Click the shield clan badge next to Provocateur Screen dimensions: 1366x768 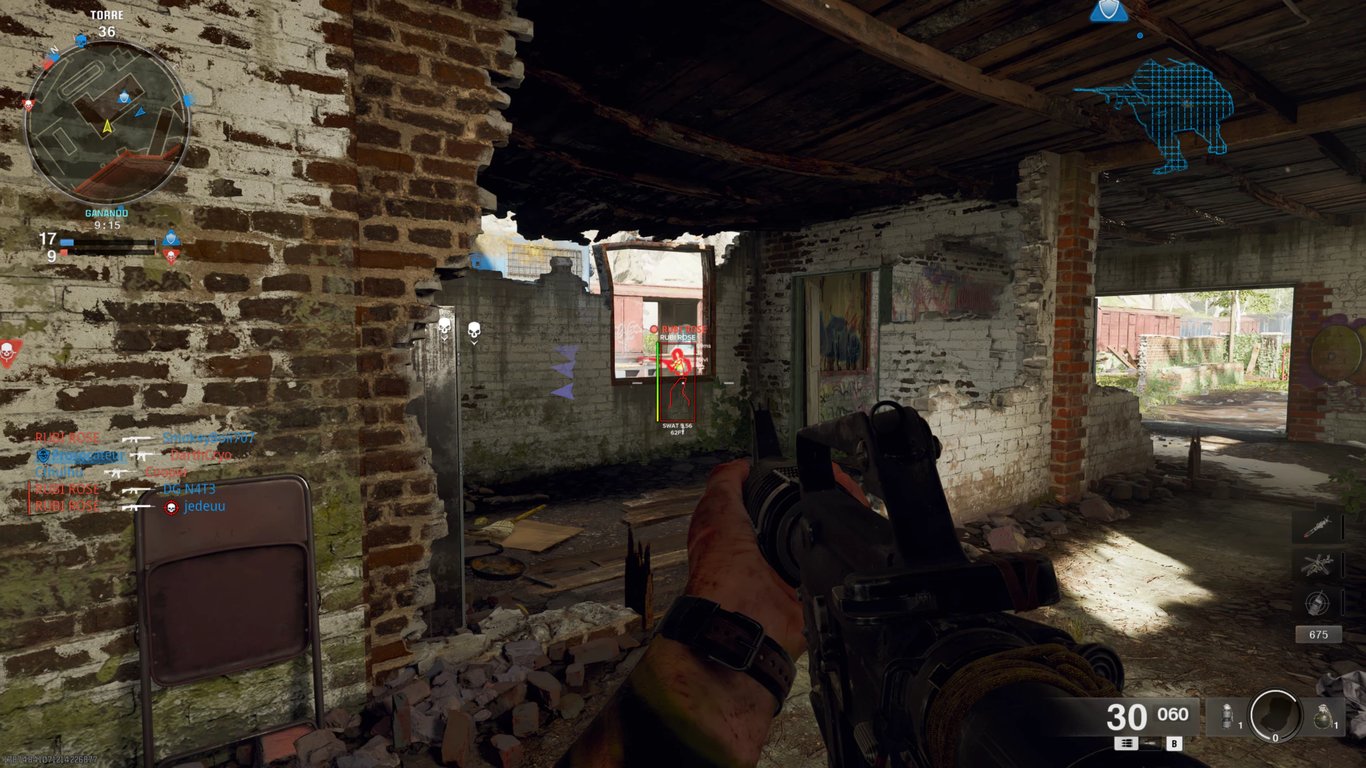[43, 457]
